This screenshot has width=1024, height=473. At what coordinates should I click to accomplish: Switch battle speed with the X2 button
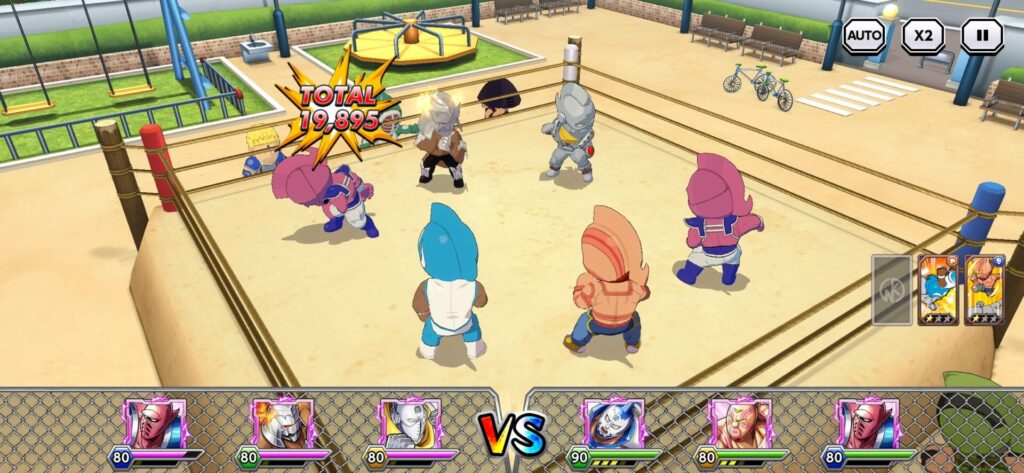pos(922,36)
